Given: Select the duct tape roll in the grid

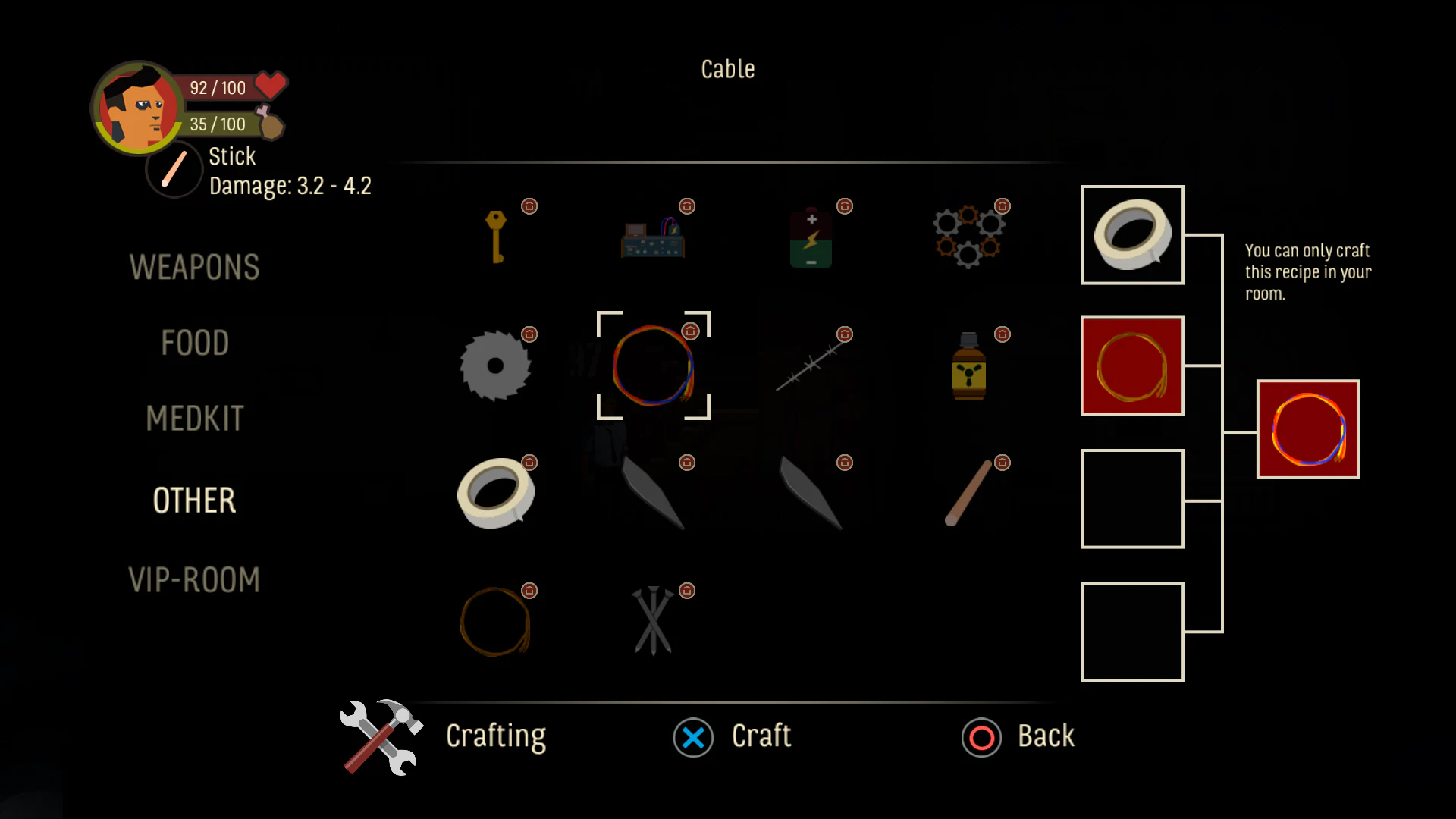Looking at the screenshot, I should point(497,493).
